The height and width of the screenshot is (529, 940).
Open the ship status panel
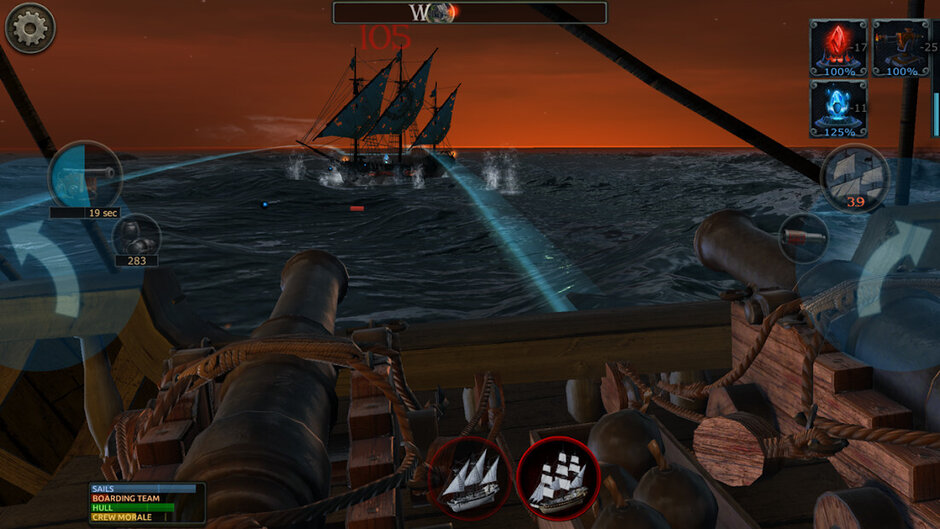[x=146, y=503]
